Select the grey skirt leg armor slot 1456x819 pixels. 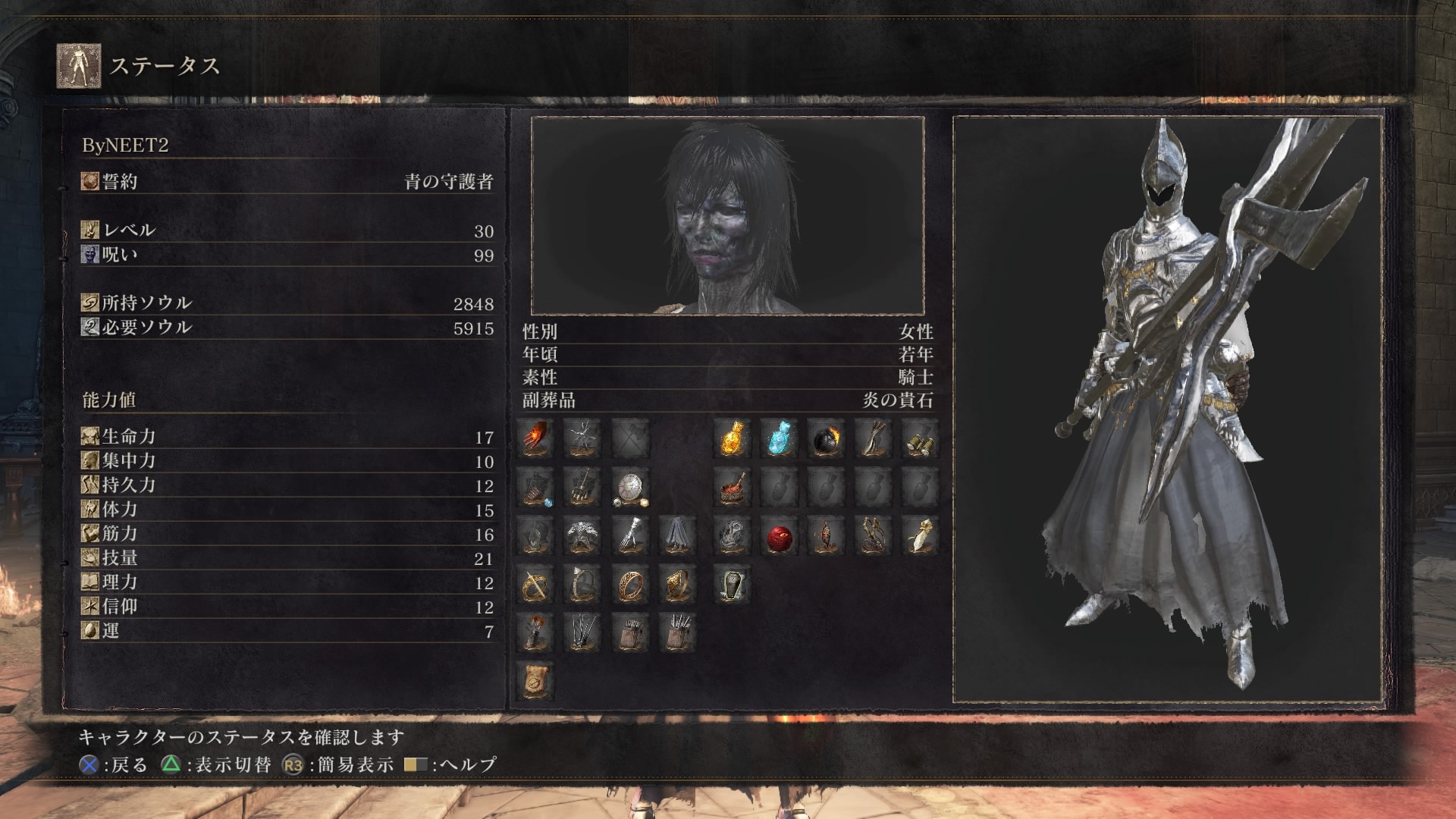[x=677, y=536]
